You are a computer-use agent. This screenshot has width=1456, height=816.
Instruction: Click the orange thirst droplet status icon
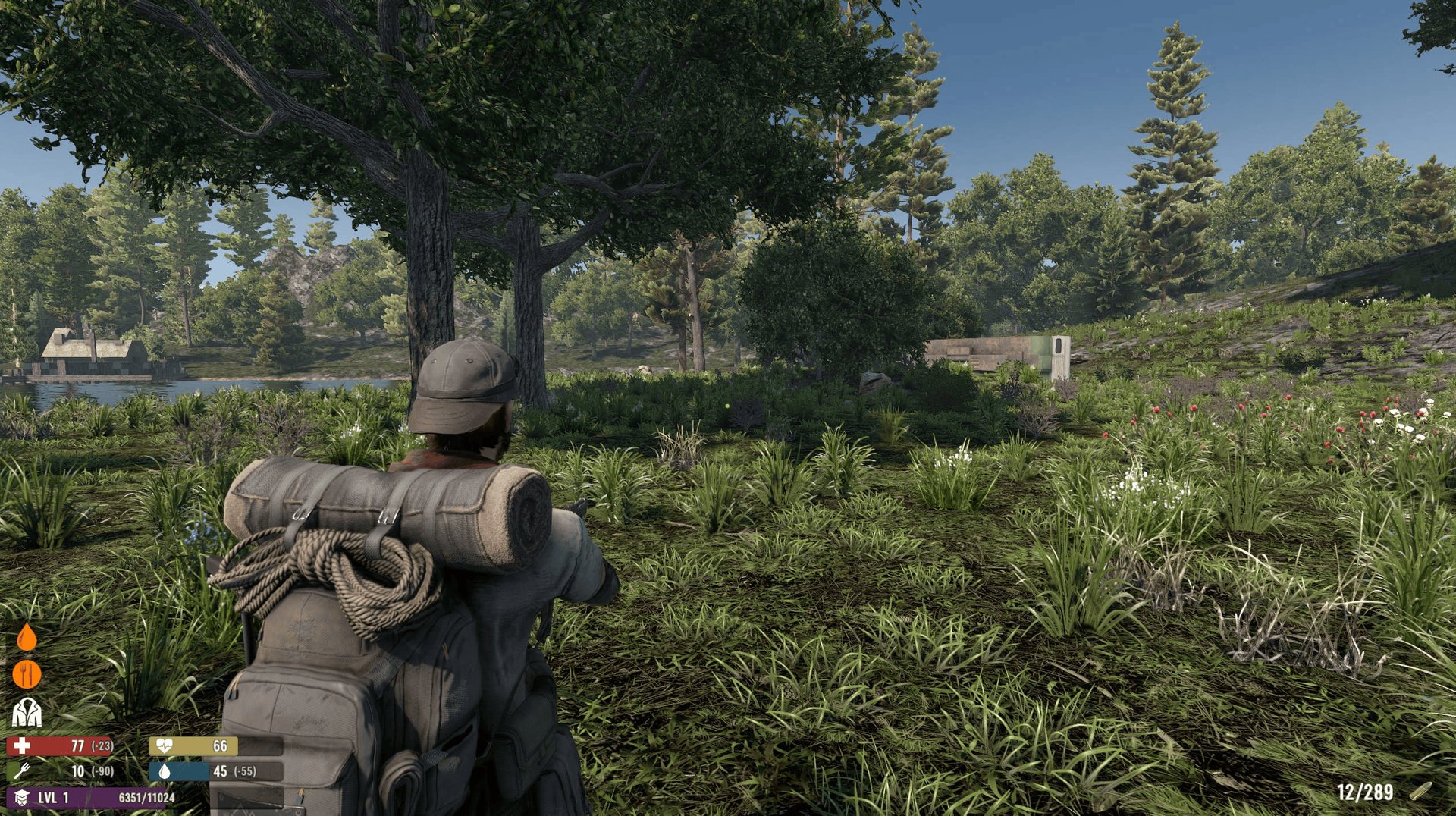tap(27, 638)
